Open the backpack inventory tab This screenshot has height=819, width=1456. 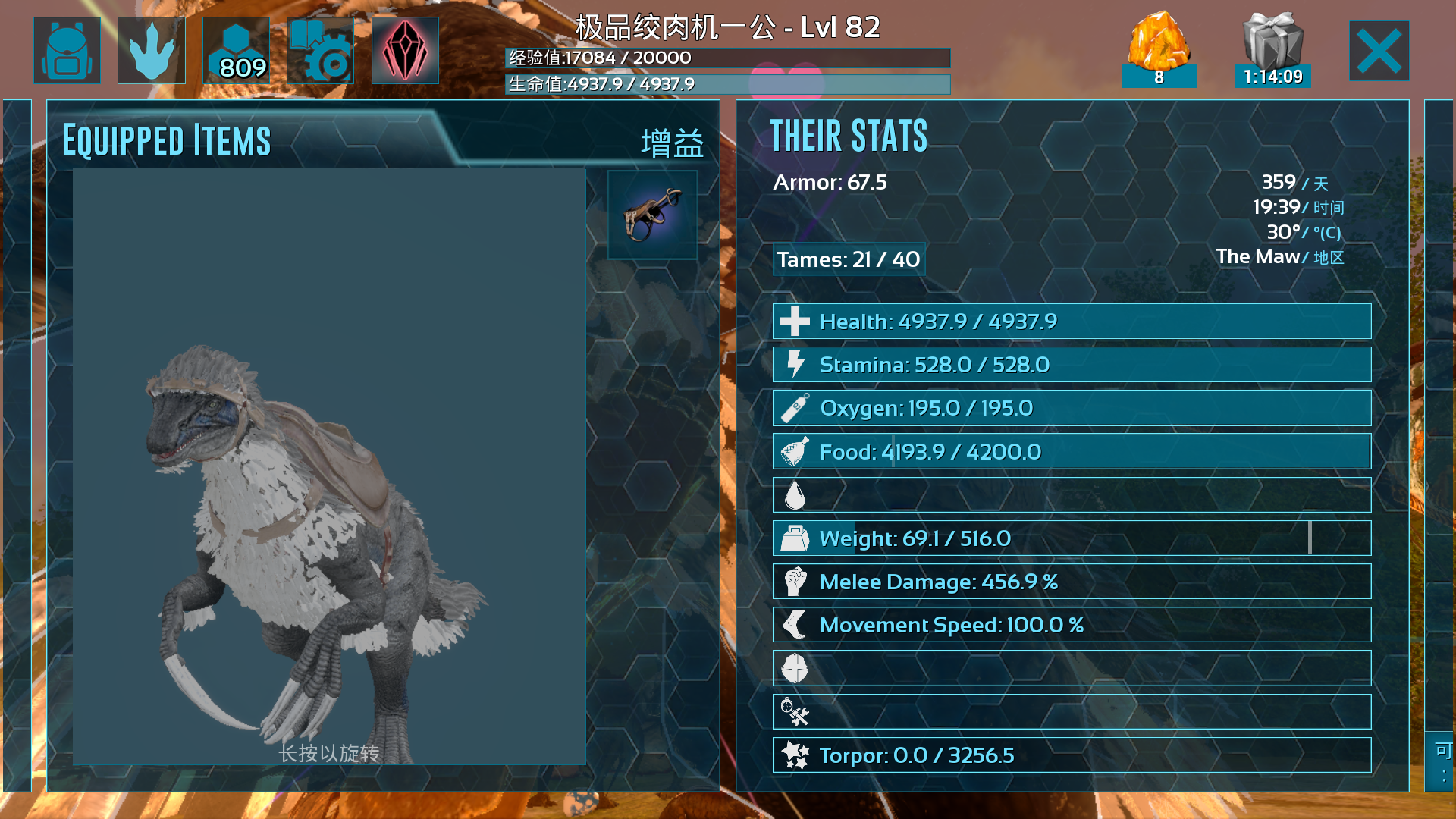(67, 51)
